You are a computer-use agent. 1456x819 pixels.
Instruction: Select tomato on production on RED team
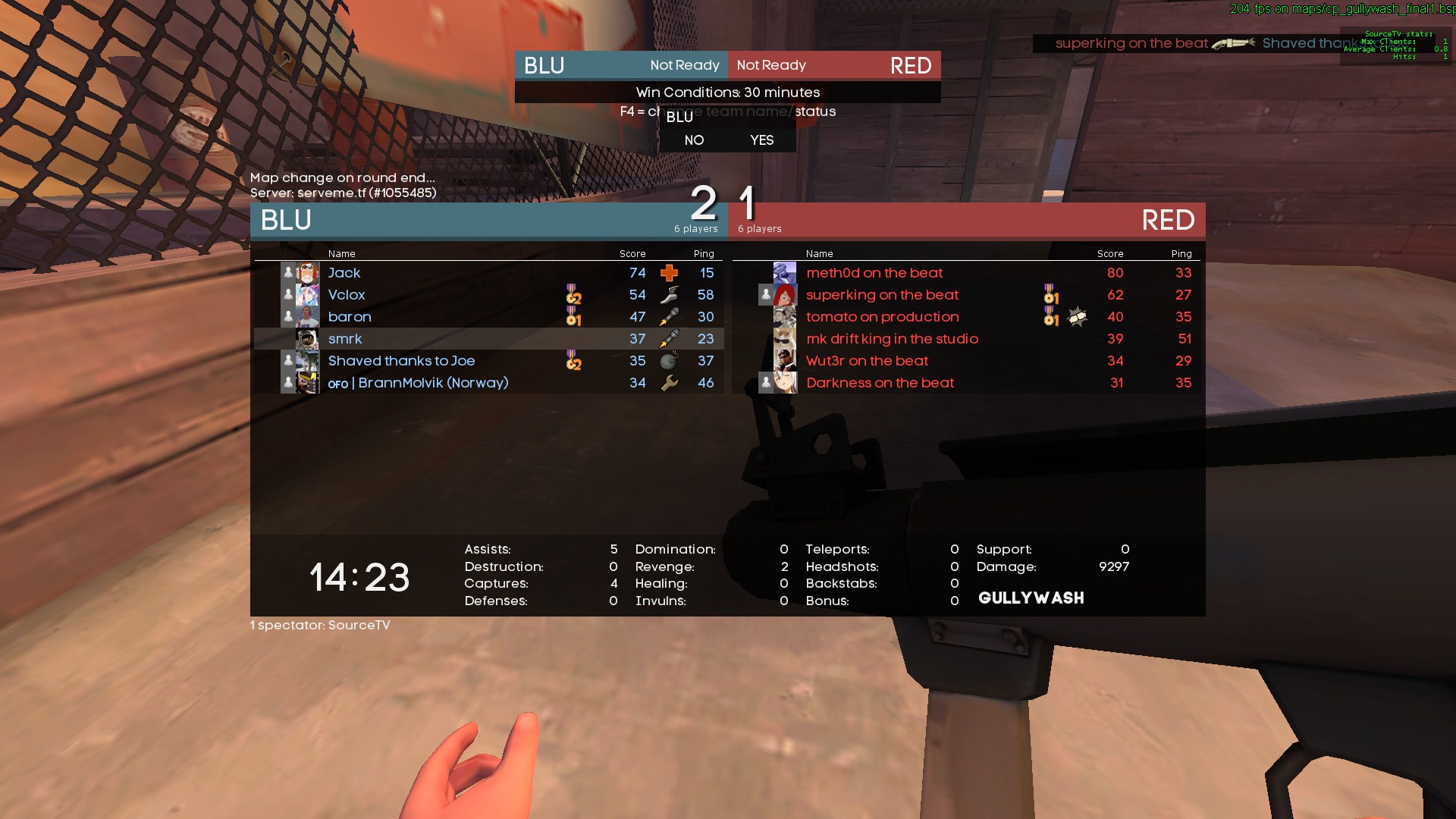pyautogui.click(x=882, y=317)
